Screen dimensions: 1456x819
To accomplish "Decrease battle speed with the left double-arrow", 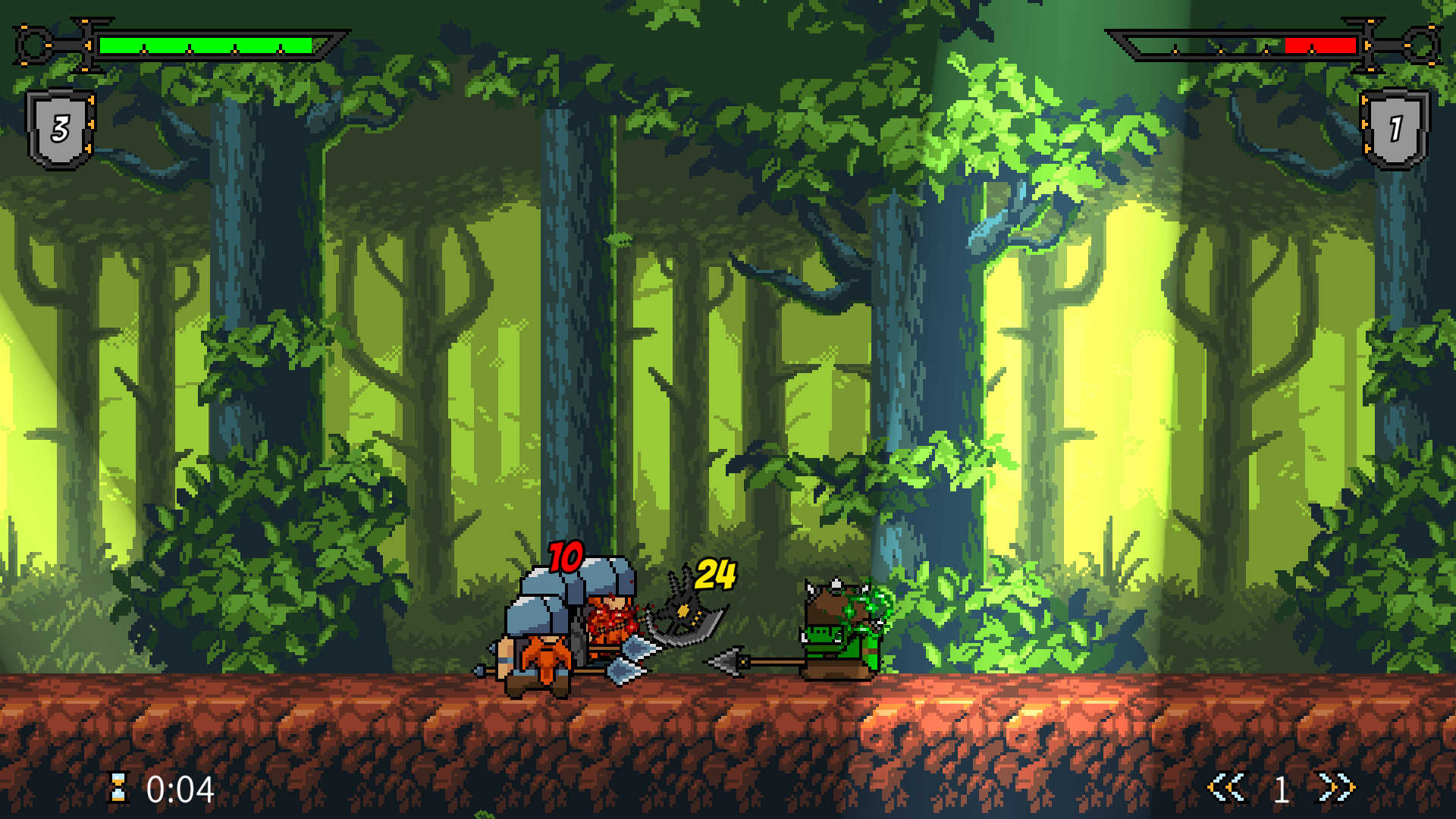I will click(x=1226, y=788).
